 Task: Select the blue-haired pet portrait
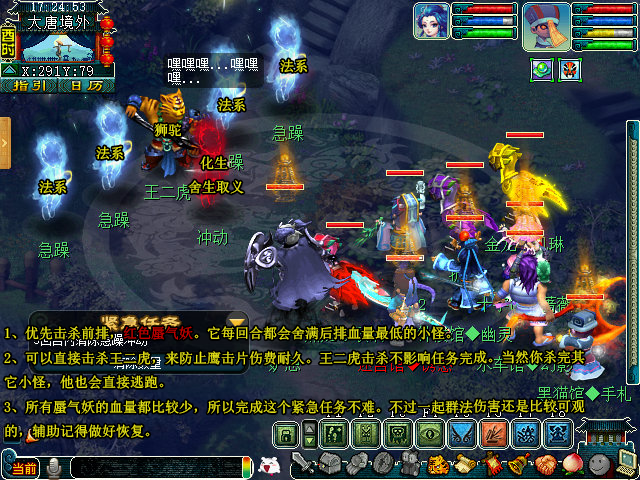(431, 20)
